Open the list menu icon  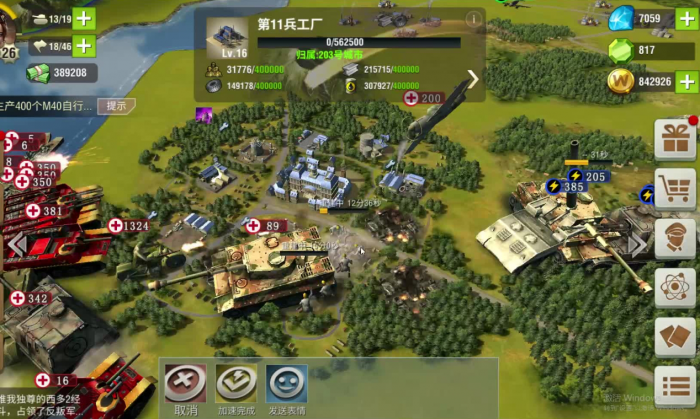click(x=675, y=386)
